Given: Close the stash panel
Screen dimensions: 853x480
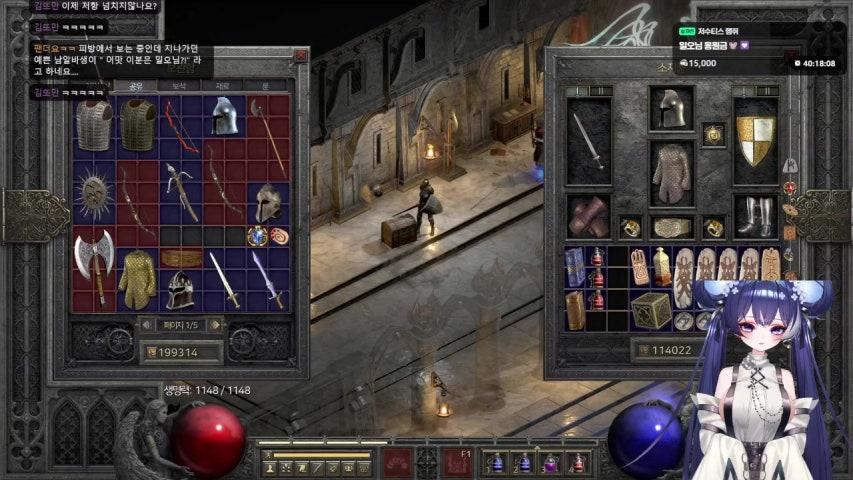Looking at the screenshot, I should pos(300,57).
